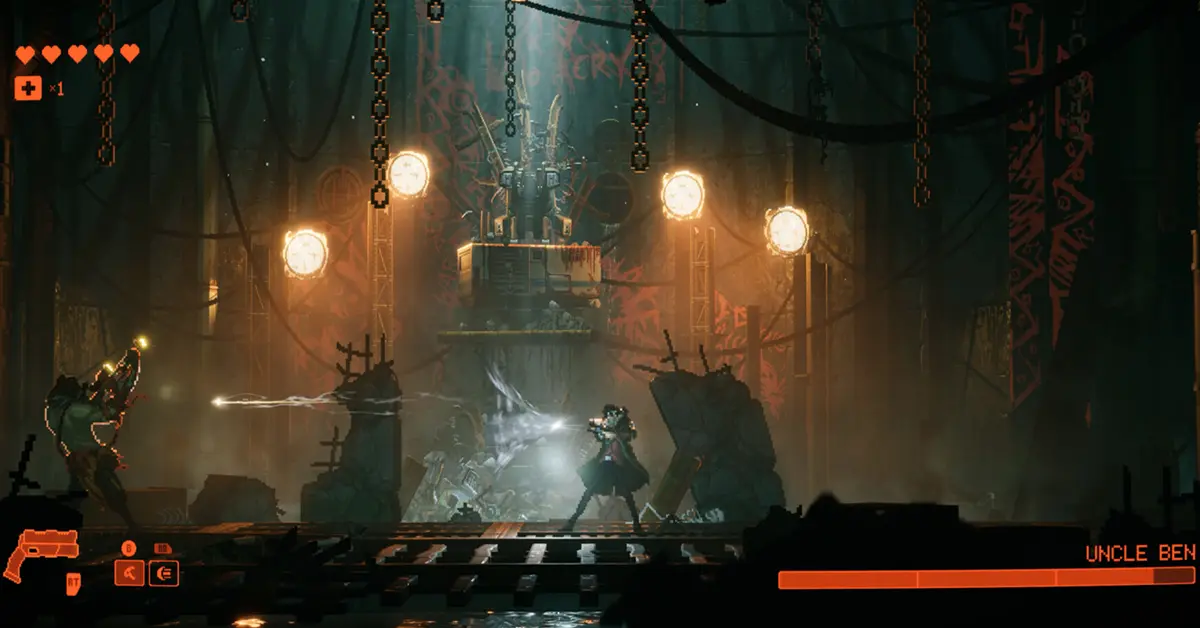This screenshot has height=628, width=1200.
Task: Select the pistol weapon icon
Action: (x=42, y=553)
